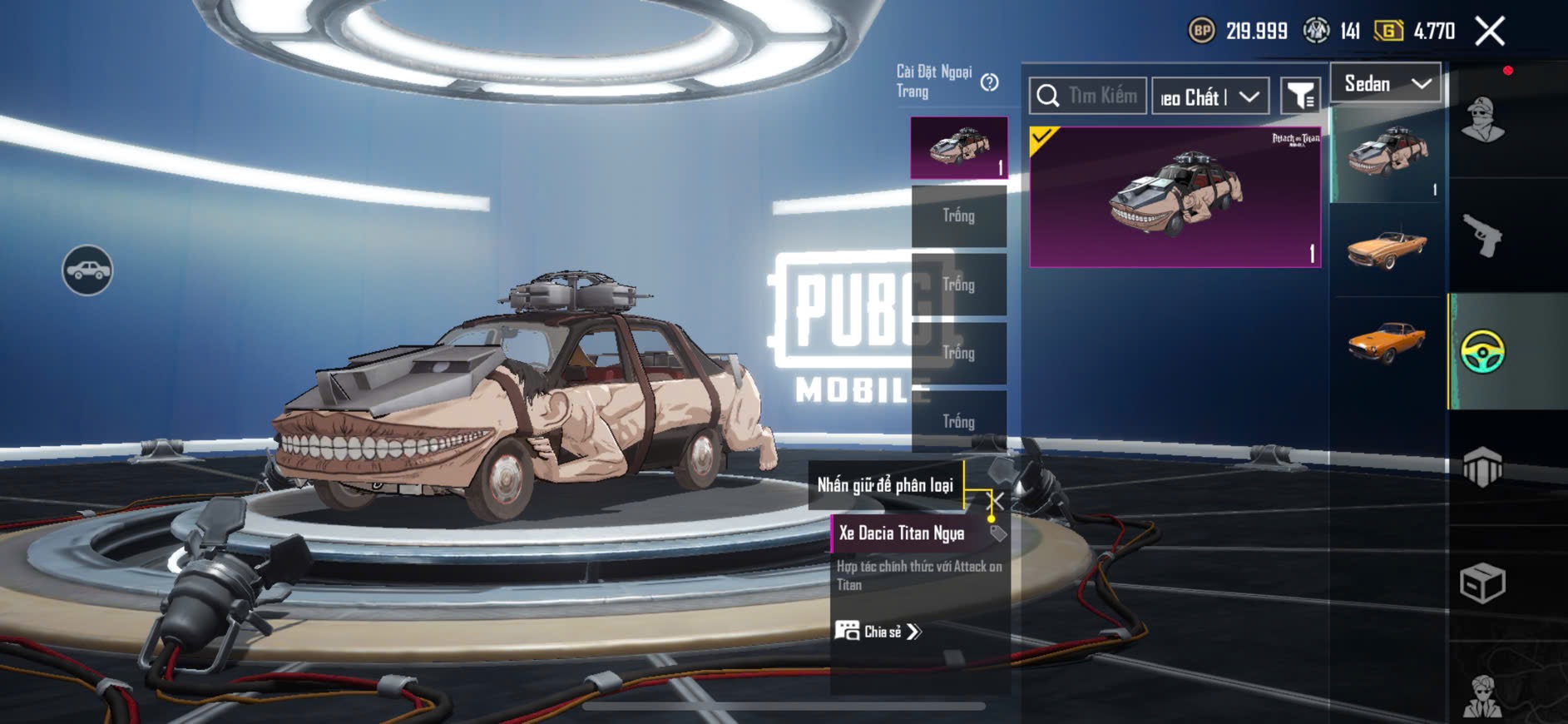Dismiss the Nhấn giữ để phân loại tooltip
This screenshot has width=1568, height=724.
[x=997, y=501]
